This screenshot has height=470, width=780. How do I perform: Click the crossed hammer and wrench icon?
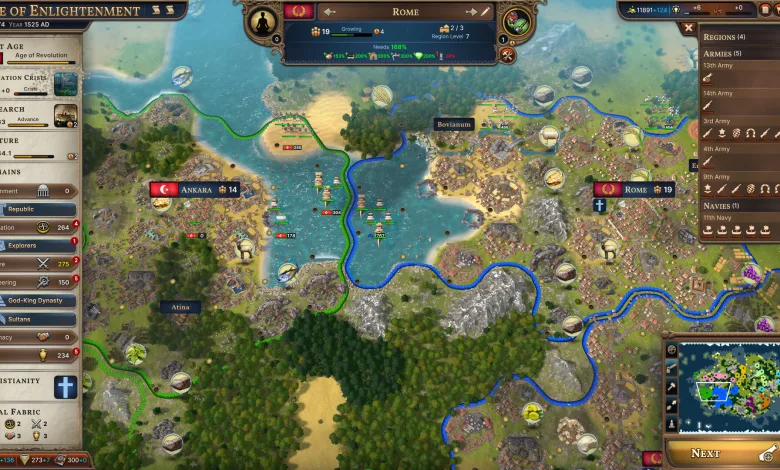click(507, 54)
